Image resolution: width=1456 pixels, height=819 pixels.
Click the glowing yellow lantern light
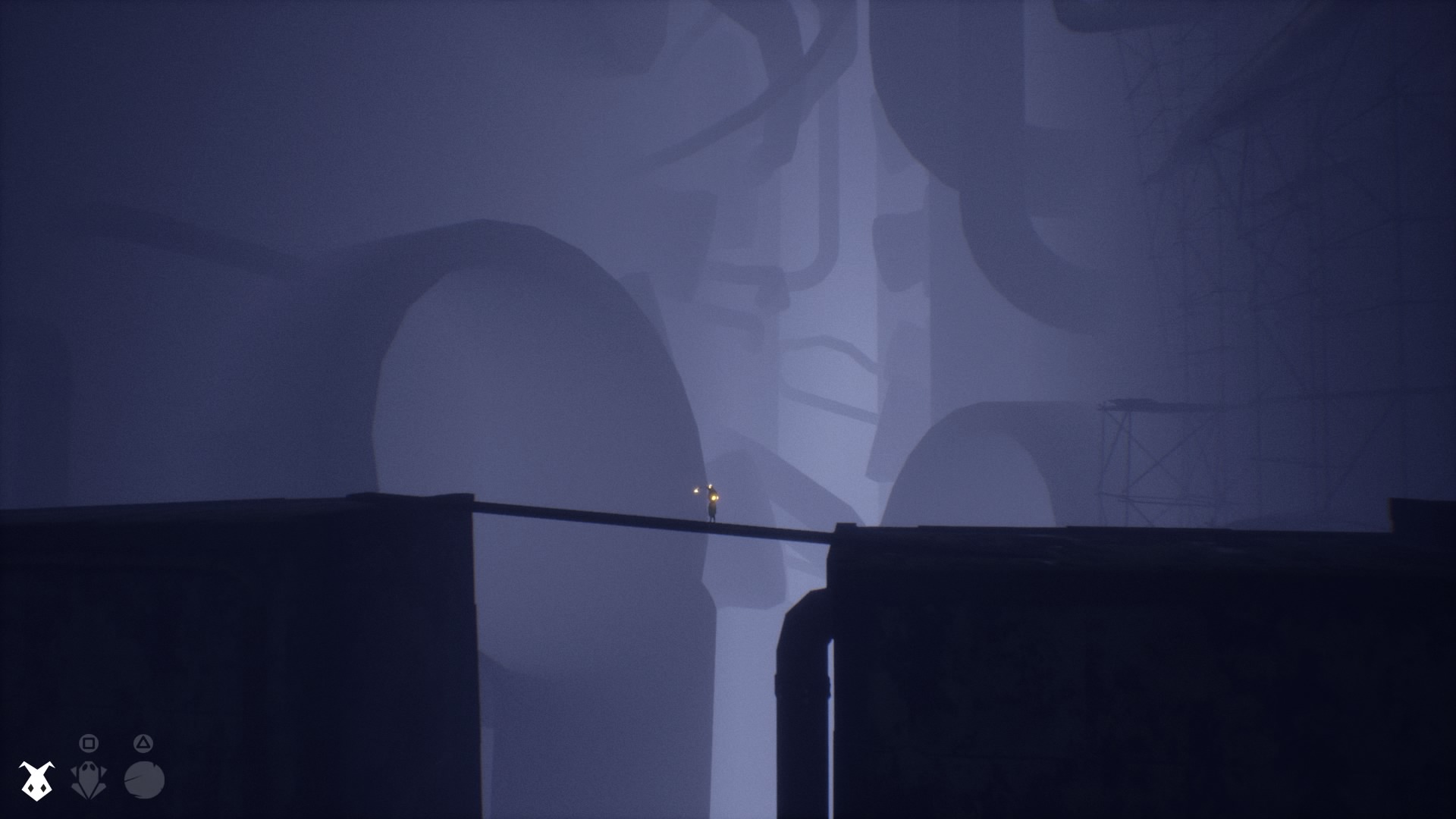coord(714,498)
